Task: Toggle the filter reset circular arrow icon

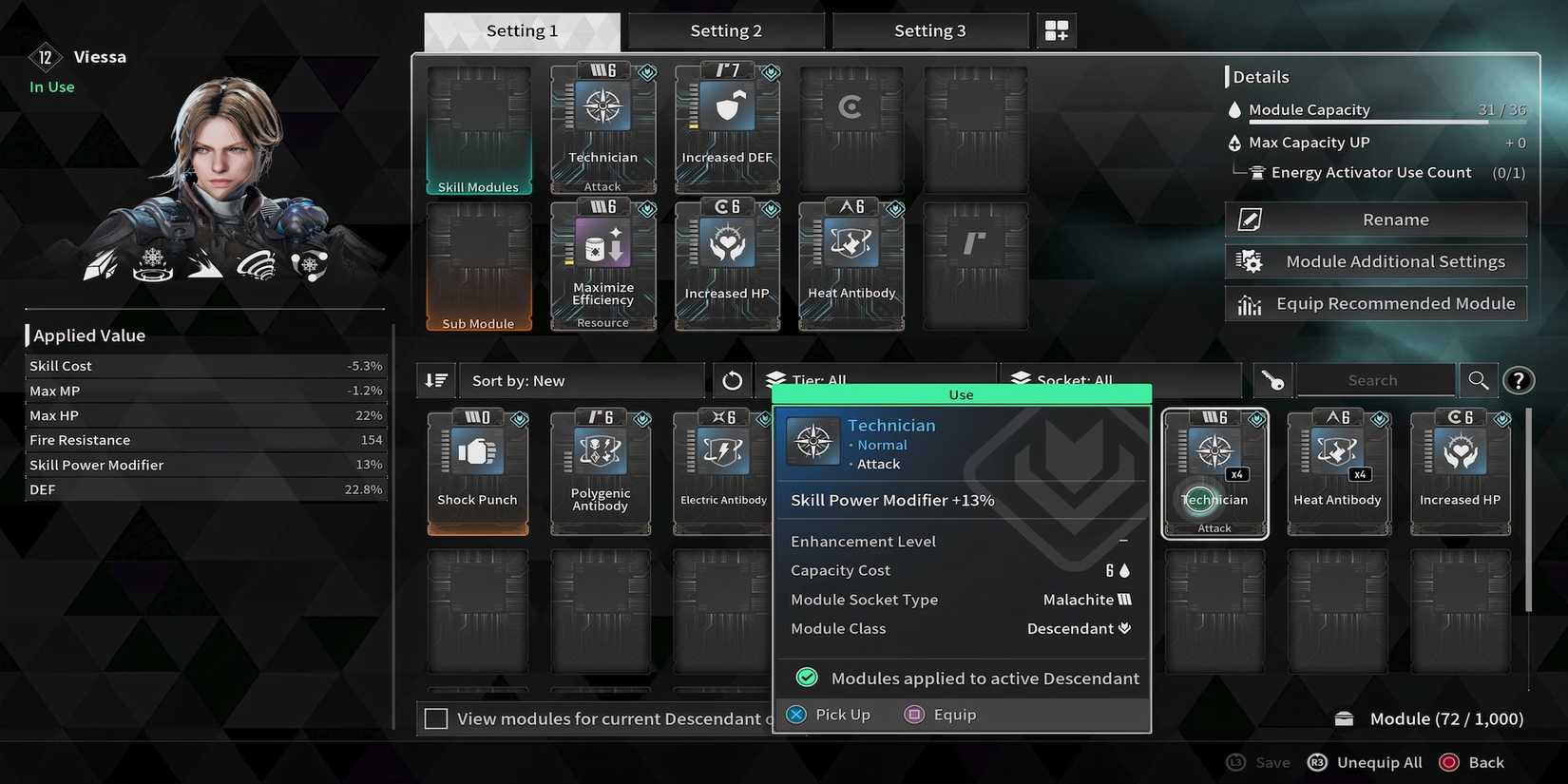Action: point(732,380)
